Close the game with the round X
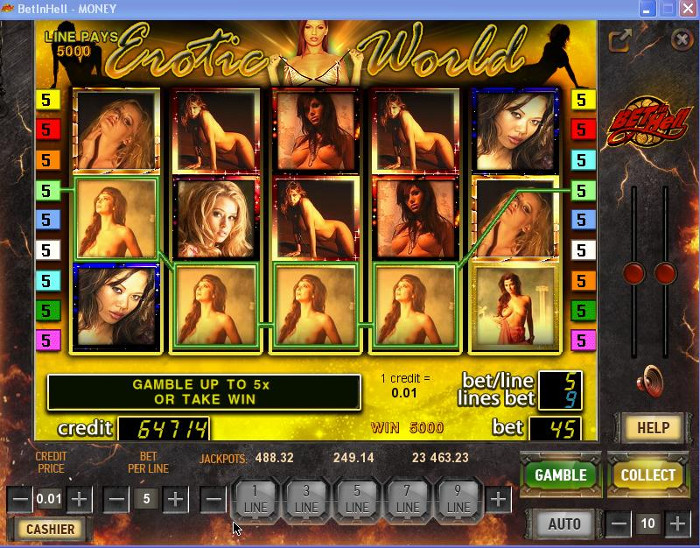The width and height of the screenshot is (700, 548). pos(681,40)
